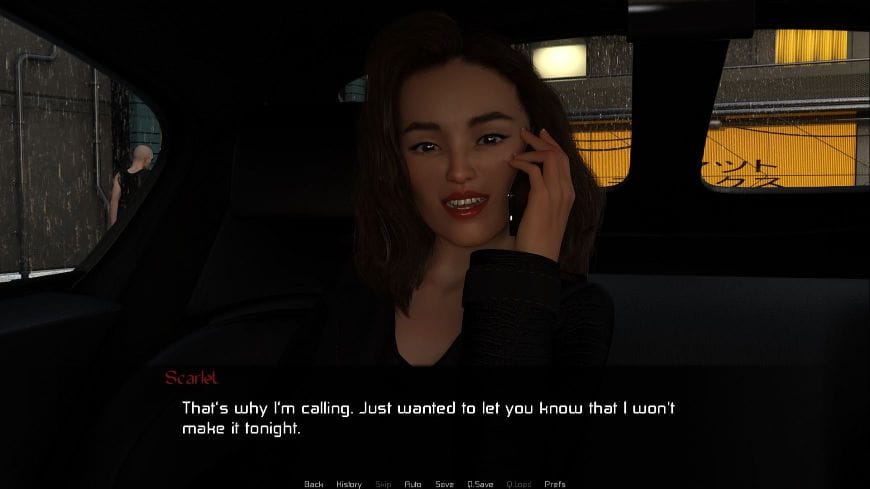Open the Save menu
870x489 pixels.
[444, 484]
